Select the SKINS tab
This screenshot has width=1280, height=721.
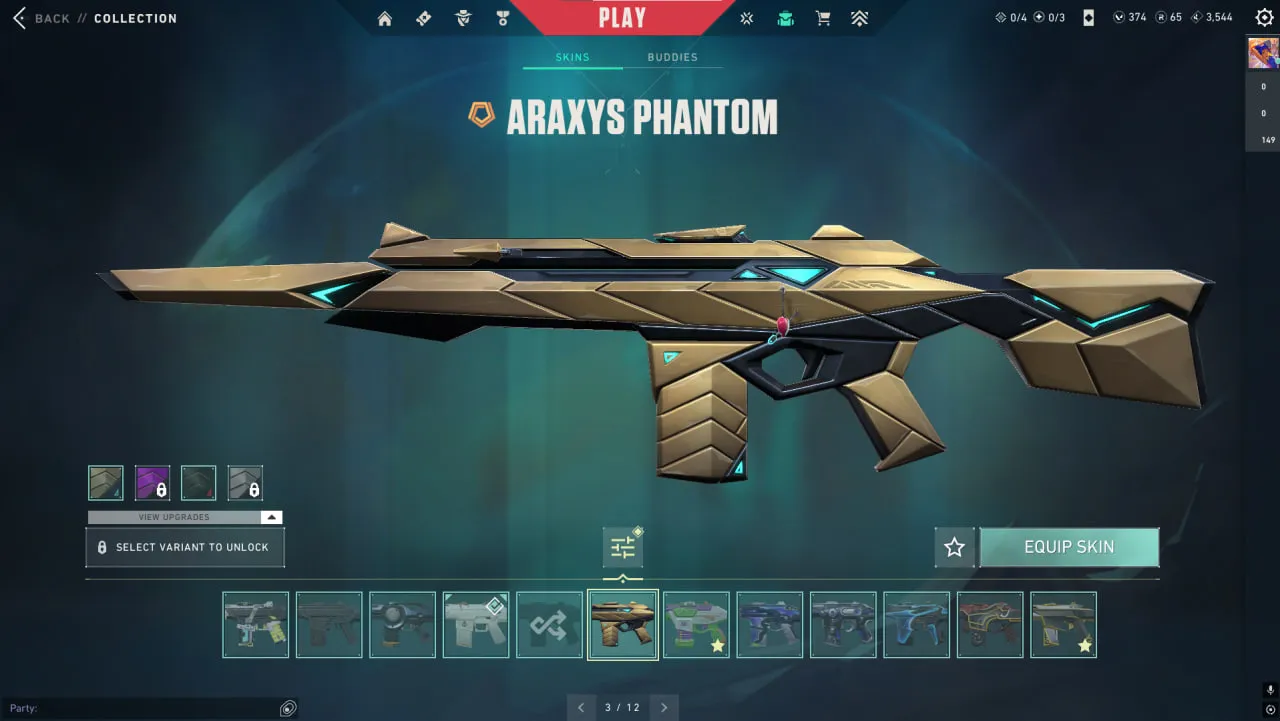coord(571,57)
